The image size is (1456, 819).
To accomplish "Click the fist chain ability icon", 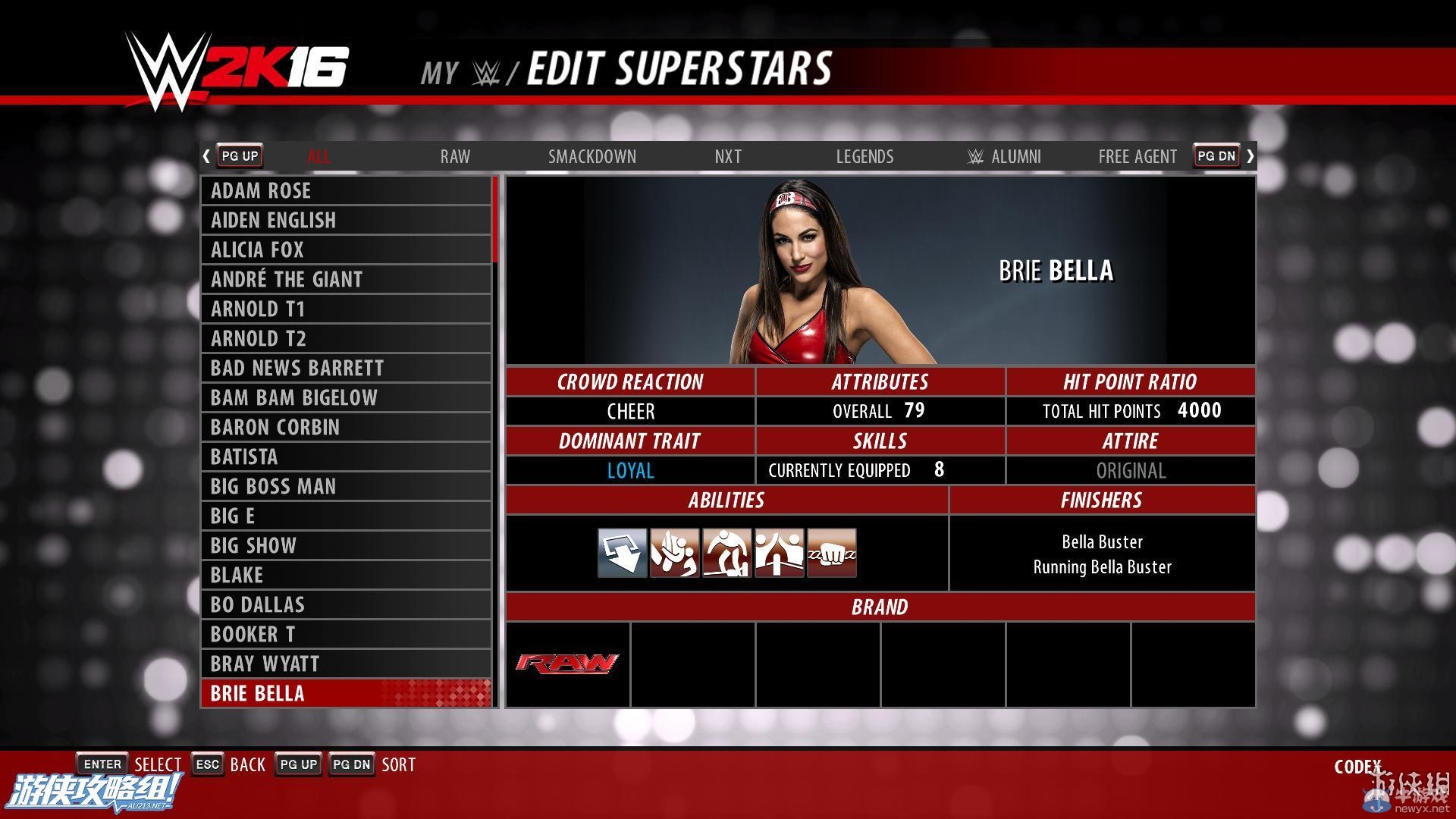I will click(x=831, y=553).
